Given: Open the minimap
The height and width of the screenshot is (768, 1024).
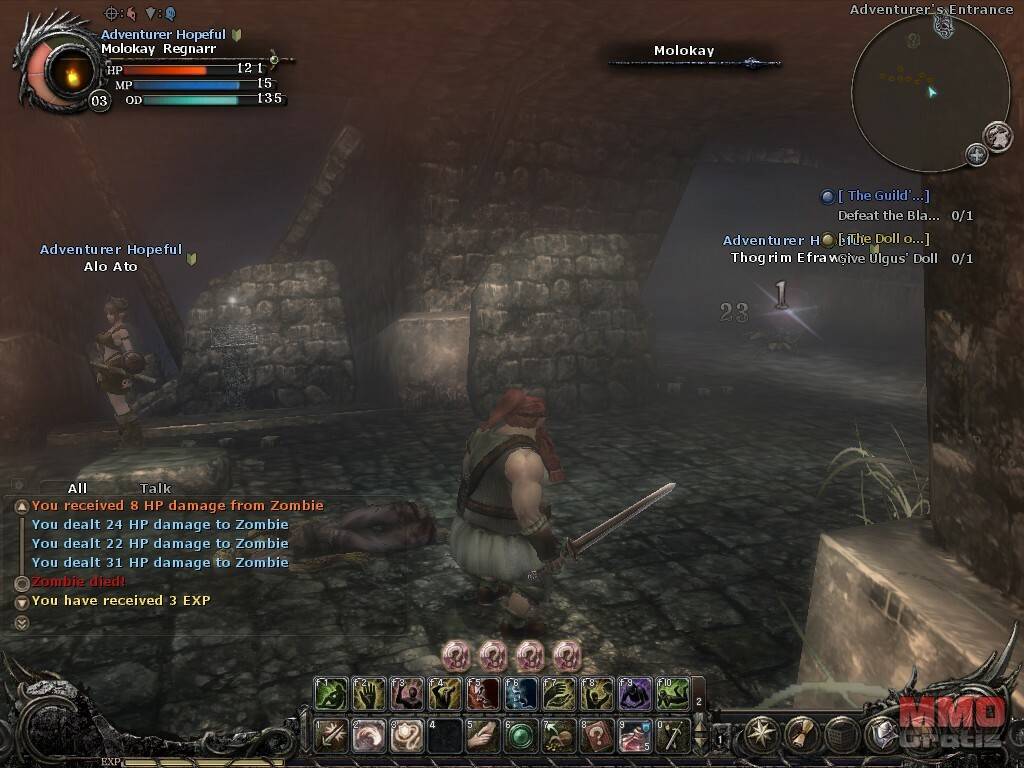Looking at the screenshot, I should pyautogui.click(x=916, y=92).
